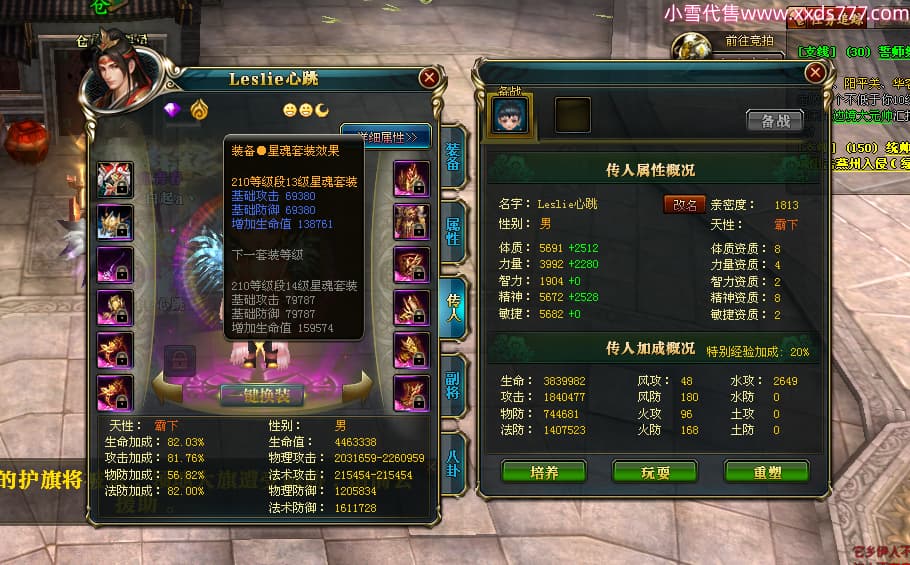Click the padlock icon beside the character's feet
Viewport: 910px width, 565px height.
pyautogui.click(x=181, y=357)
